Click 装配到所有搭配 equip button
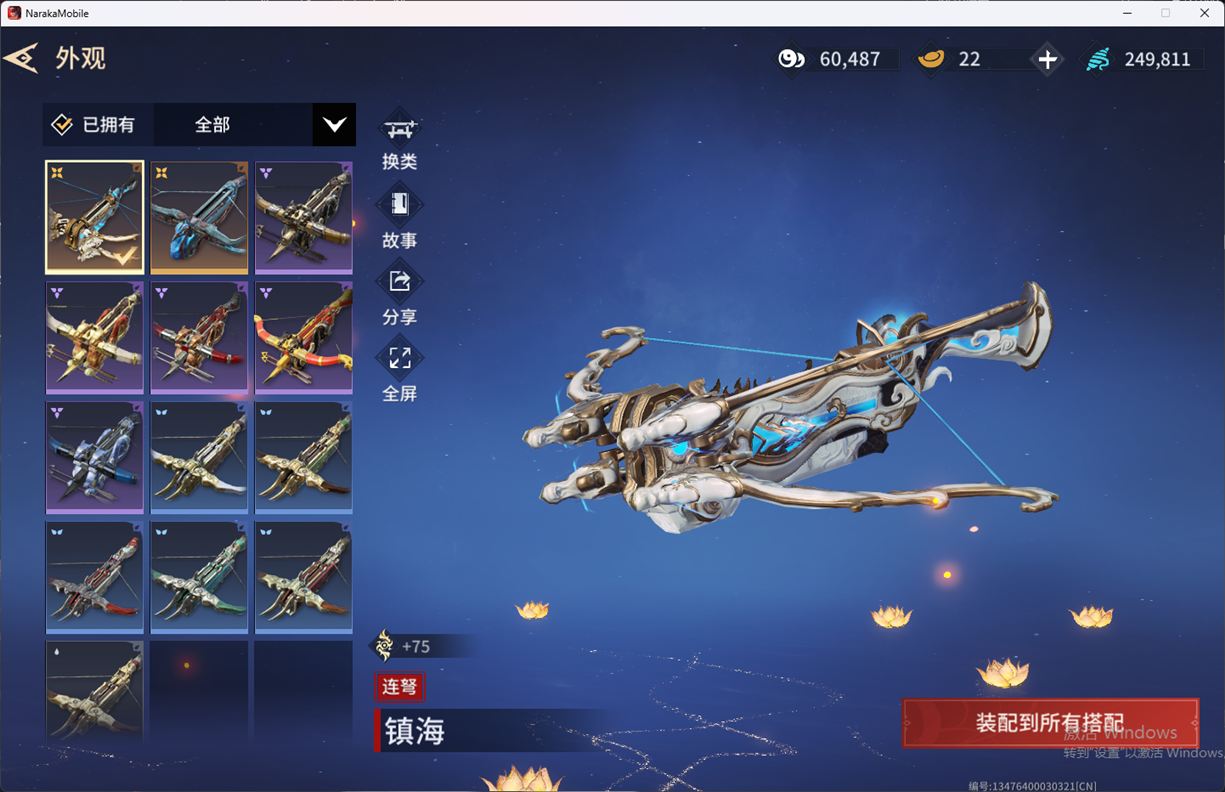 1050,723
